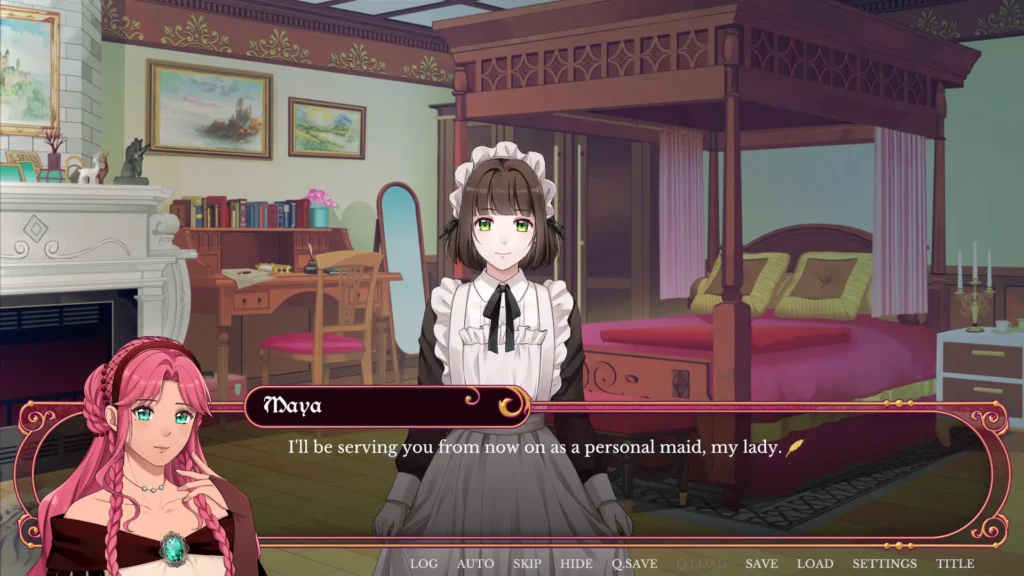This screenshot has height=576, width=1024.
Task: Return to TITLE screen
Action: coord(955,564)
